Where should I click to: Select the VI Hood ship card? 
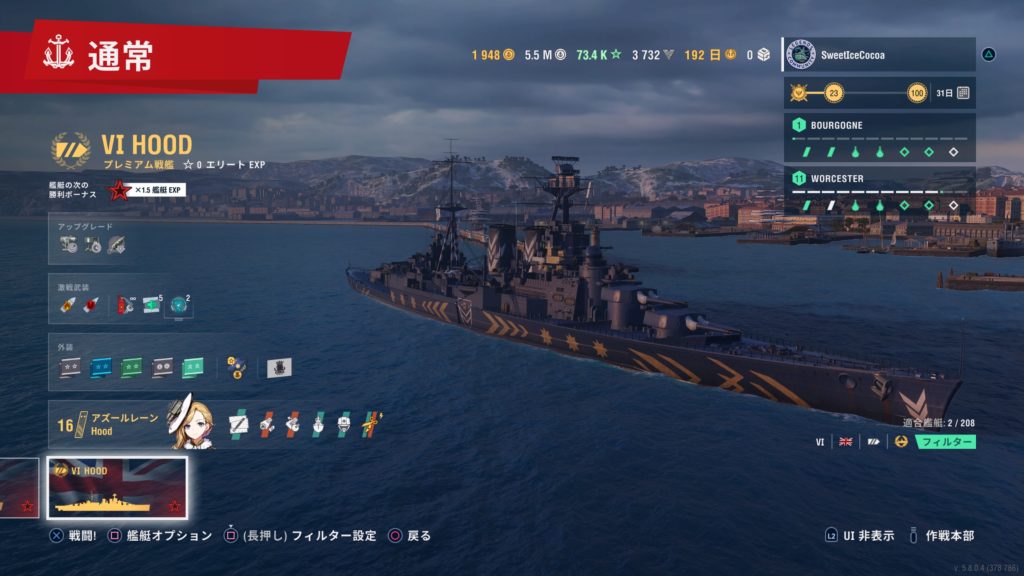(118, 488)
